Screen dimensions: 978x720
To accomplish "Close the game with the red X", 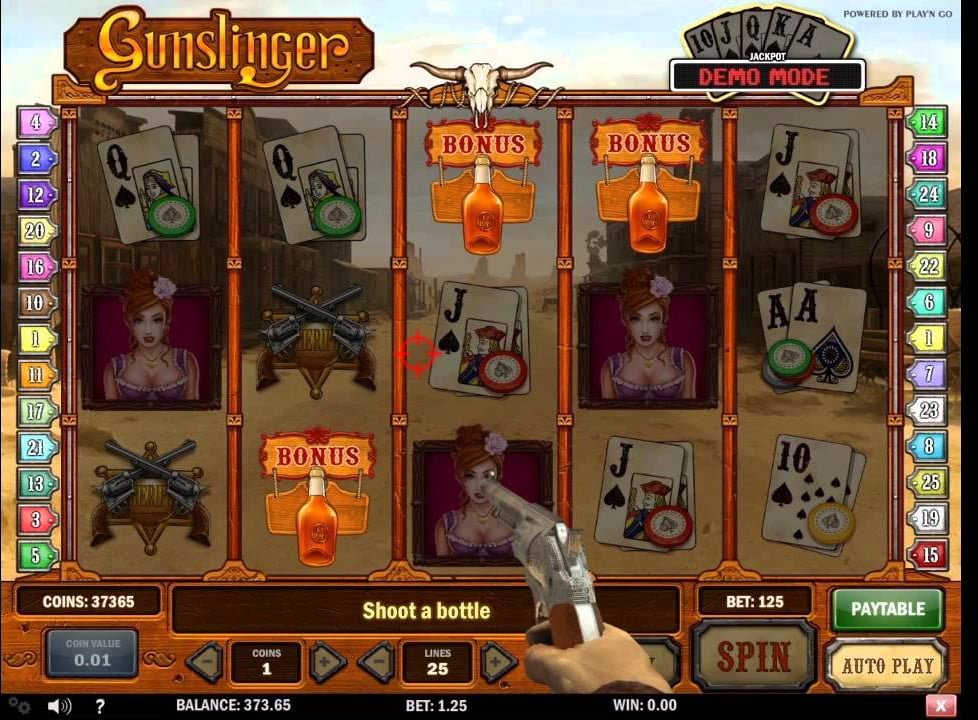I will point(939,705).
